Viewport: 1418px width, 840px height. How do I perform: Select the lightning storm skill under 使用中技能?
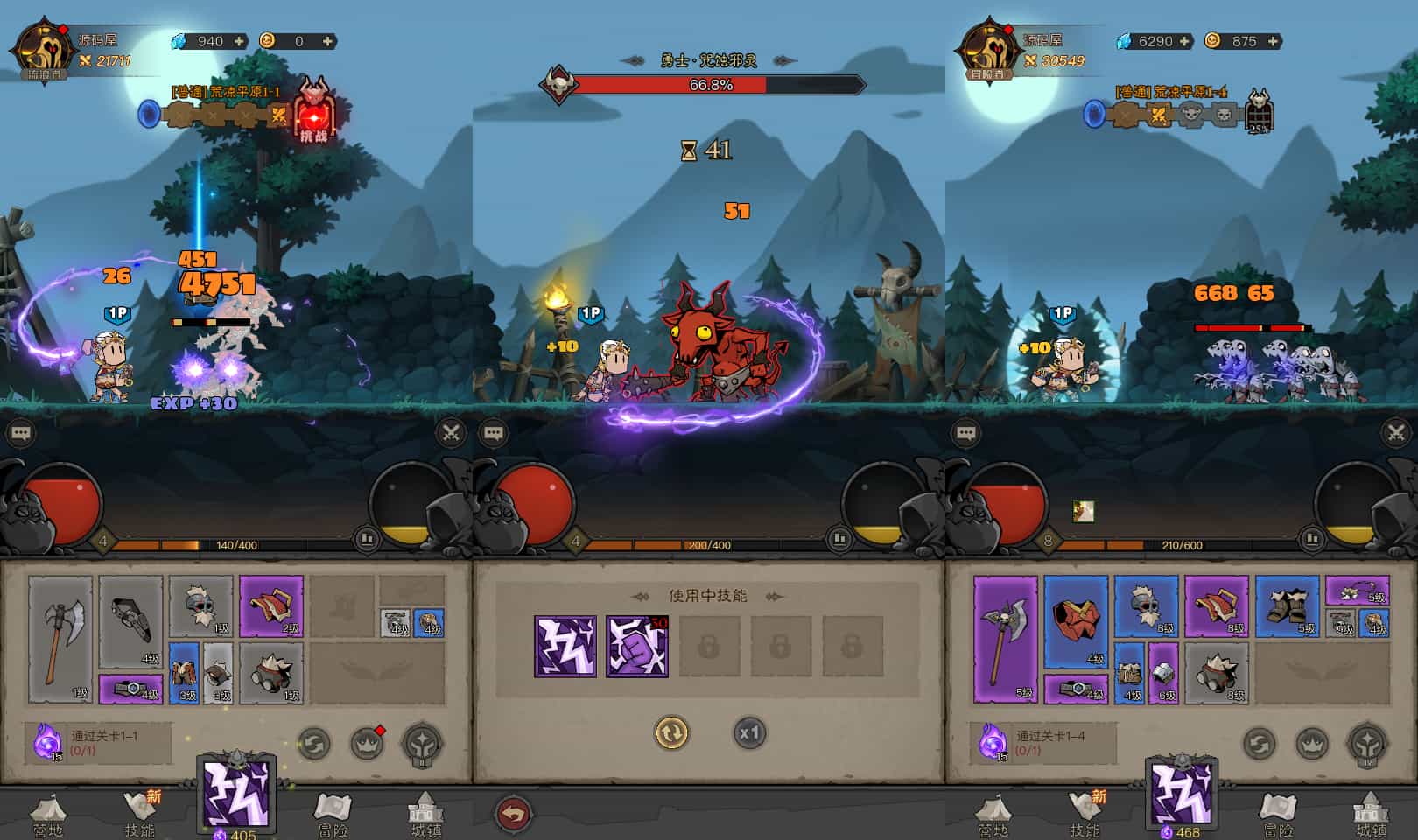pos(567,645)
